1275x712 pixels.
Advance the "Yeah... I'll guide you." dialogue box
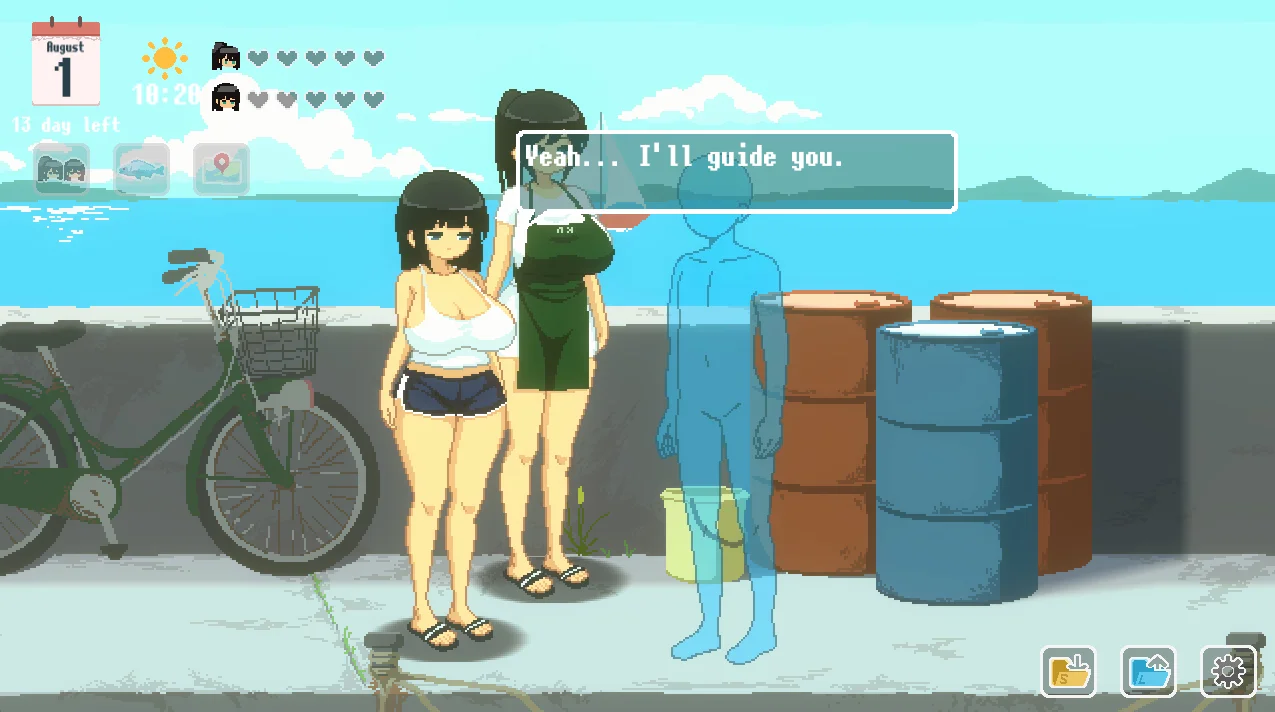pyautogui.click(x=737, y=172)
